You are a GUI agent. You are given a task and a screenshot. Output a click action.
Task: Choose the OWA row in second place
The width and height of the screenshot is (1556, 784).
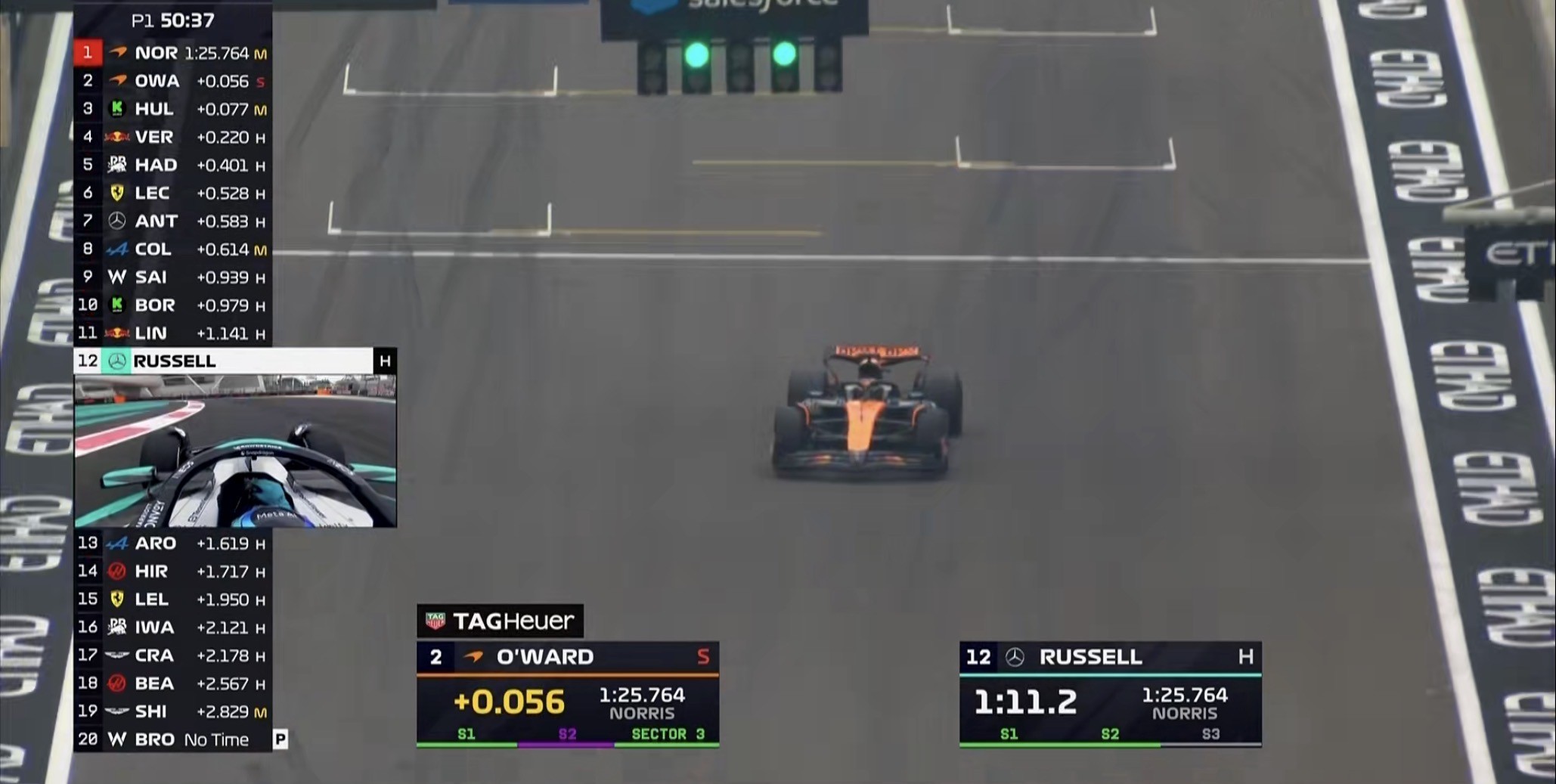click(172, 81)
